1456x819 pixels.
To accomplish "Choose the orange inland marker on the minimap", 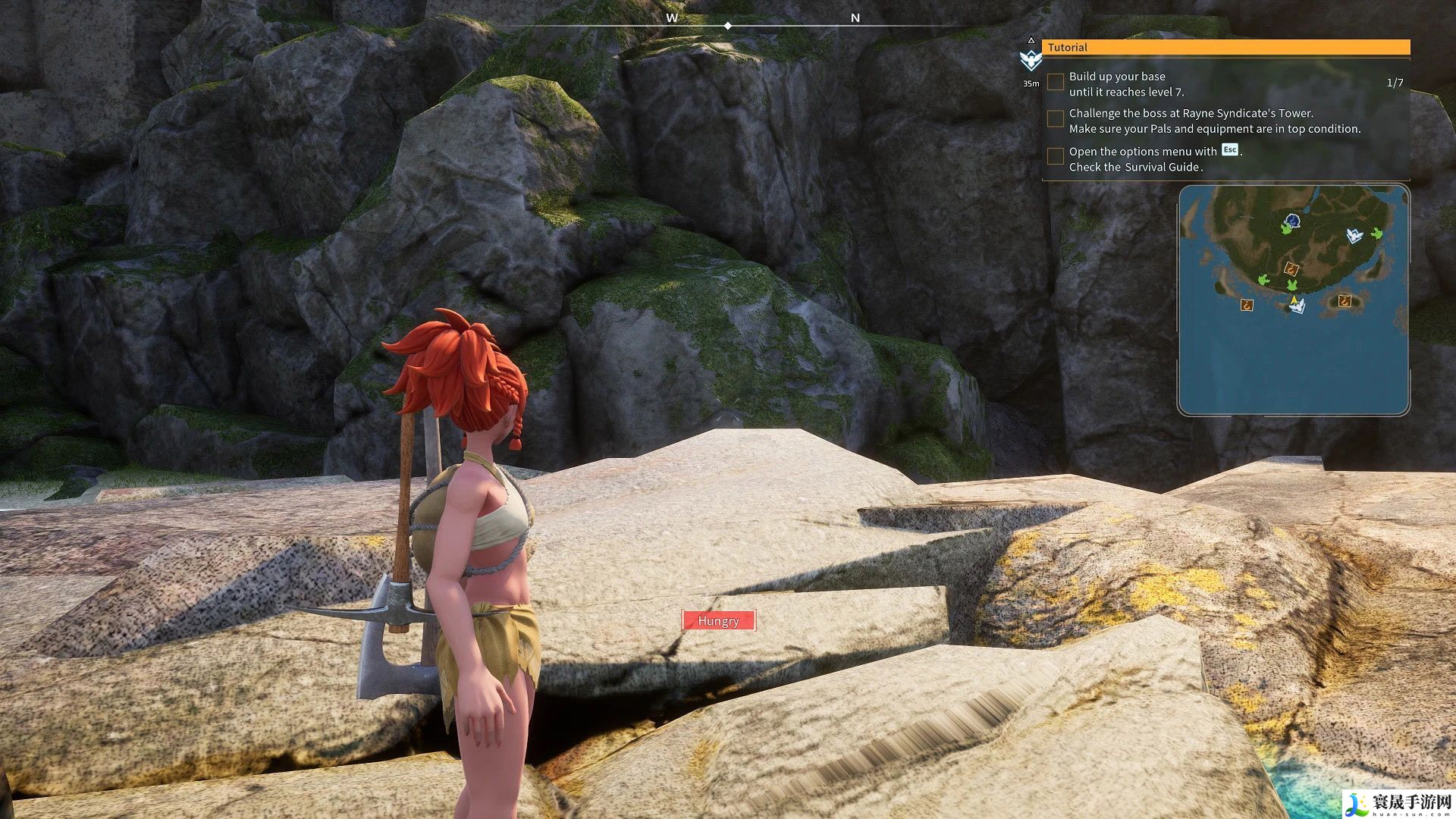I will coord(1291,268).
